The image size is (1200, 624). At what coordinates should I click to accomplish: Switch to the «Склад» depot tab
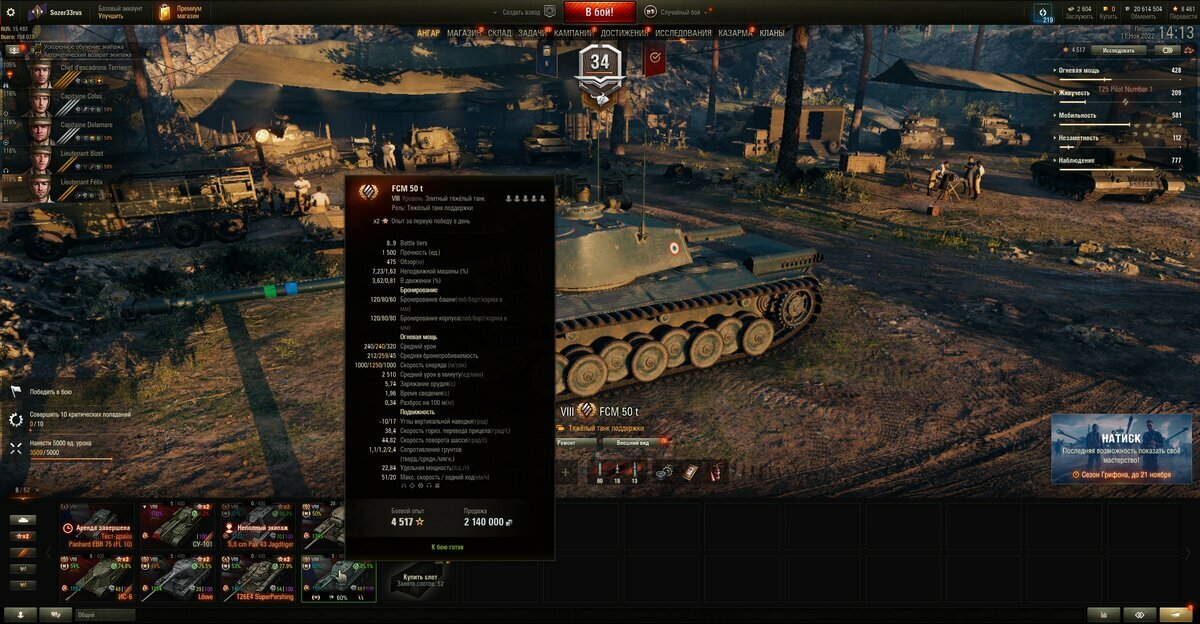click(500, 33)
